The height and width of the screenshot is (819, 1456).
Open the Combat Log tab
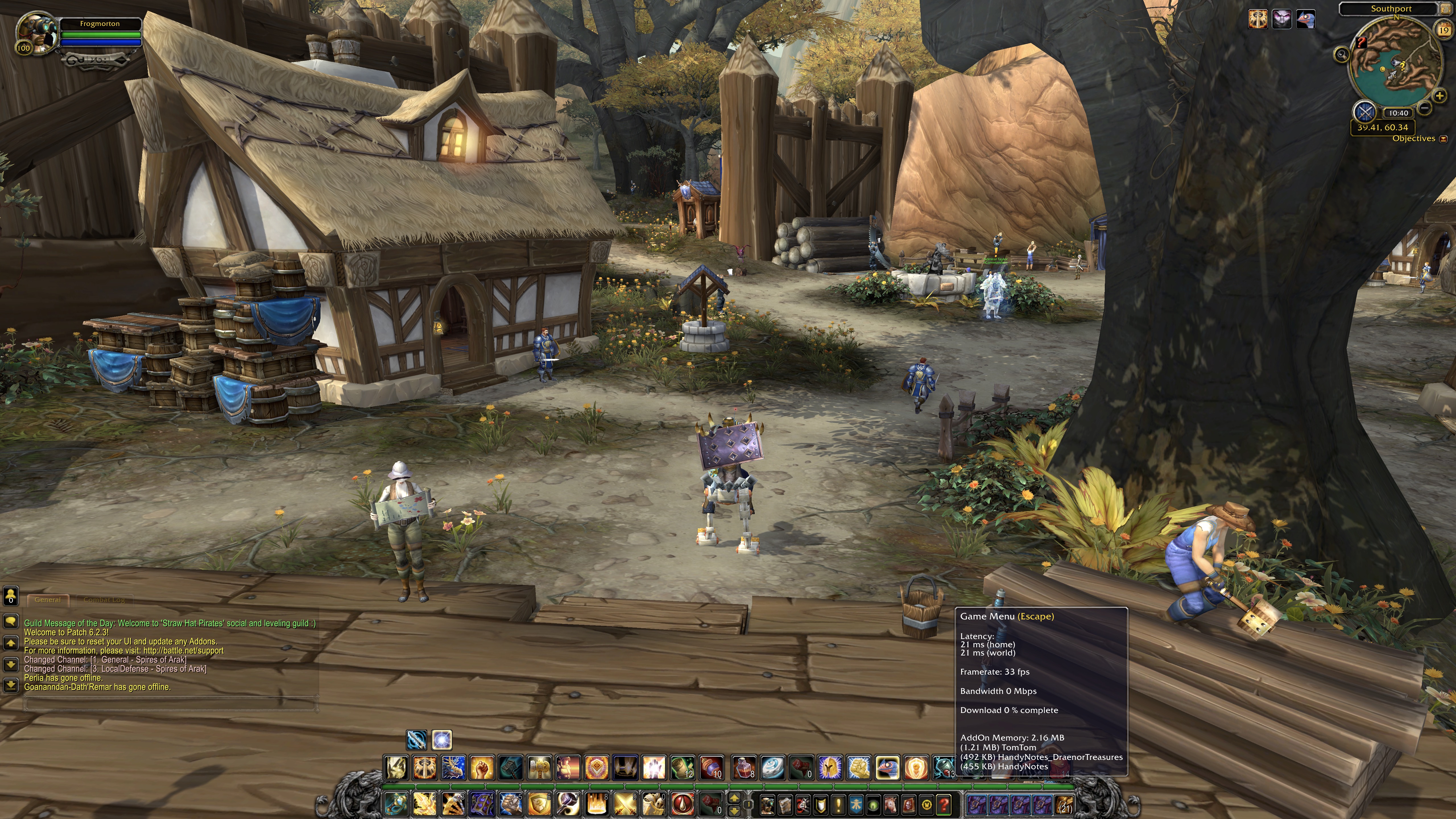click(x=104, y=600)
